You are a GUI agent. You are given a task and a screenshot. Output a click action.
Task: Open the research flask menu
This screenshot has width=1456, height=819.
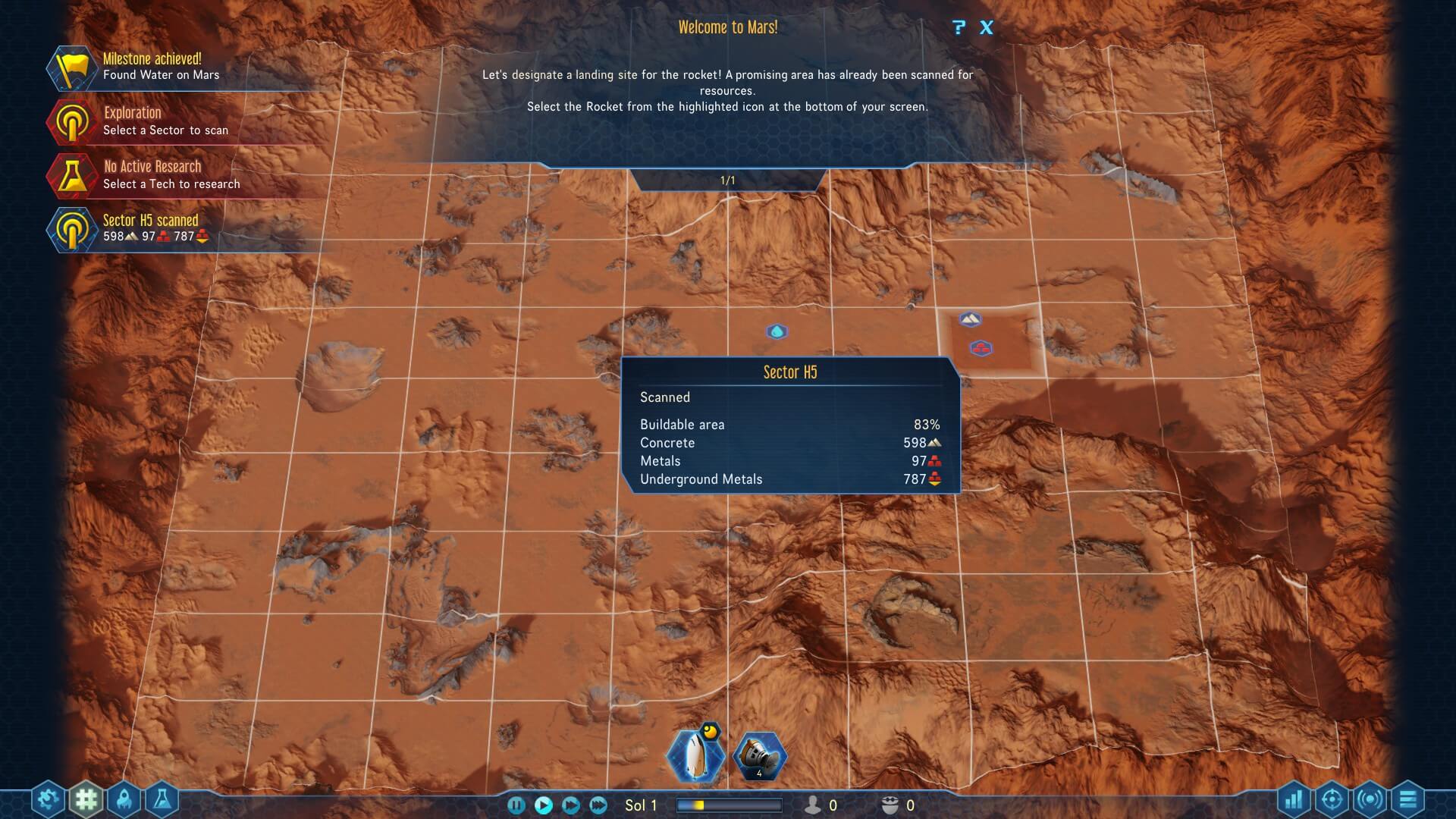coord(162,799)
